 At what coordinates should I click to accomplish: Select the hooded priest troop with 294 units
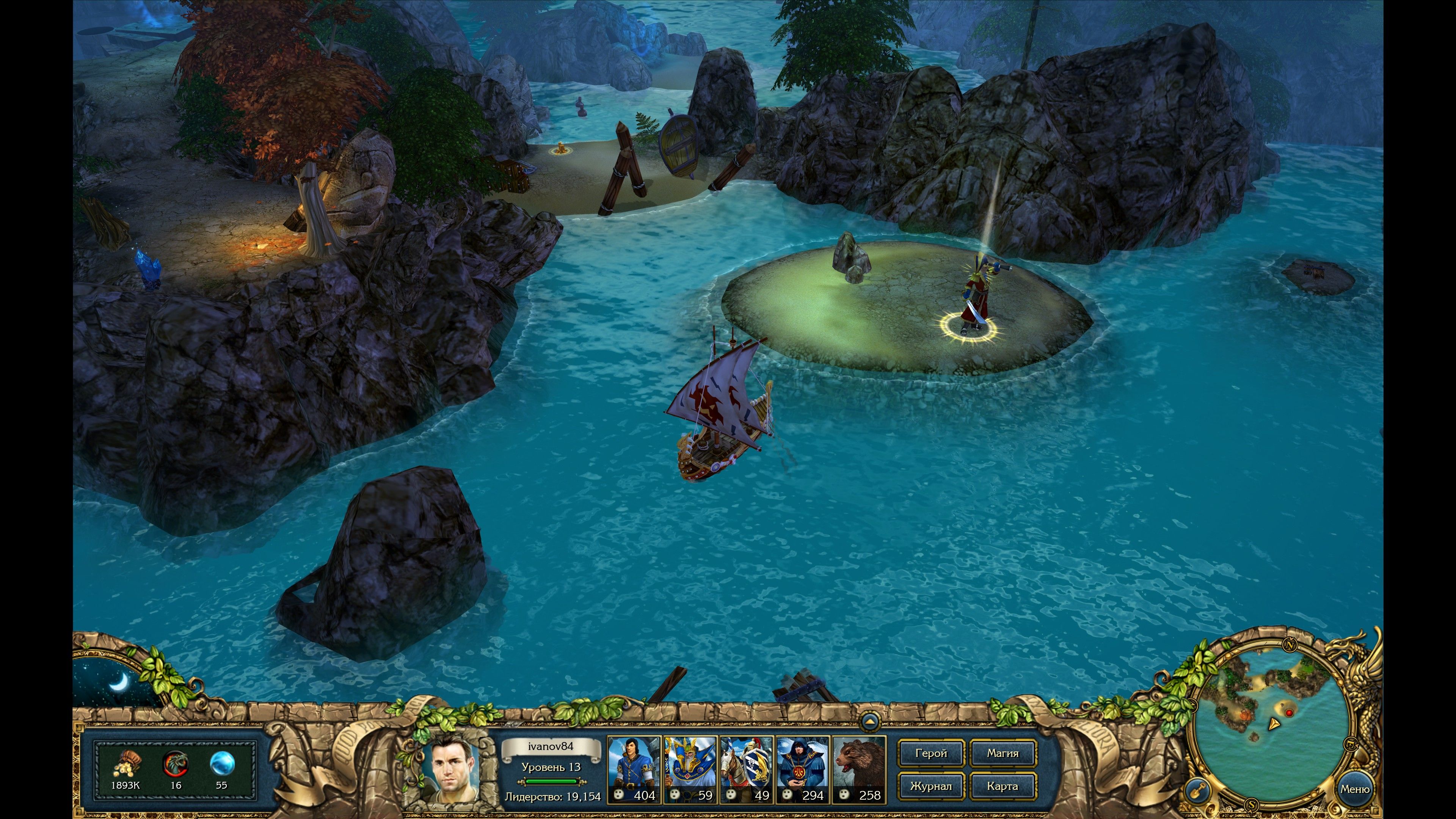[x=803, y=768]
